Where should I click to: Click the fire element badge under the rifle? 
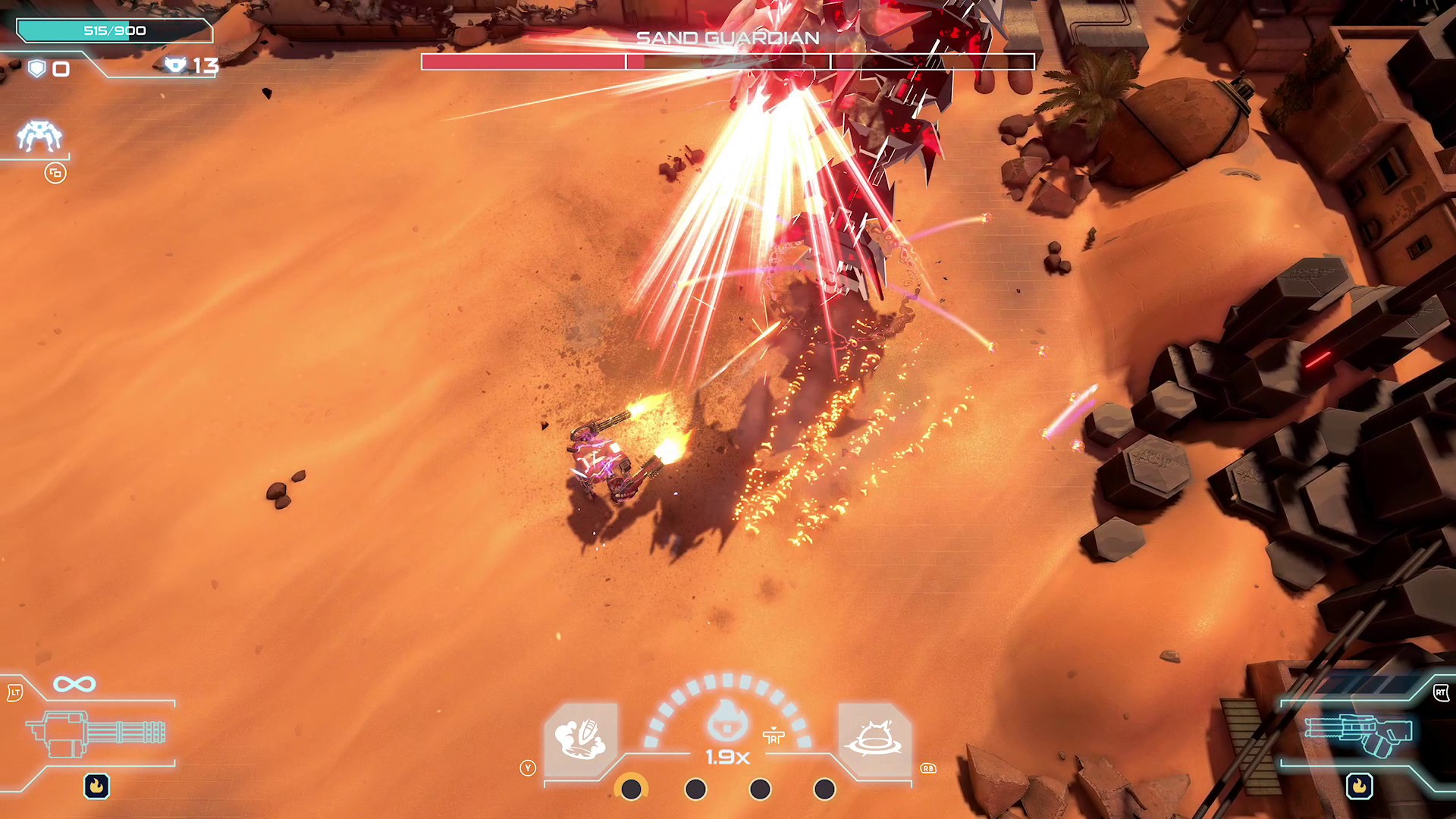tap(1359, 786)
